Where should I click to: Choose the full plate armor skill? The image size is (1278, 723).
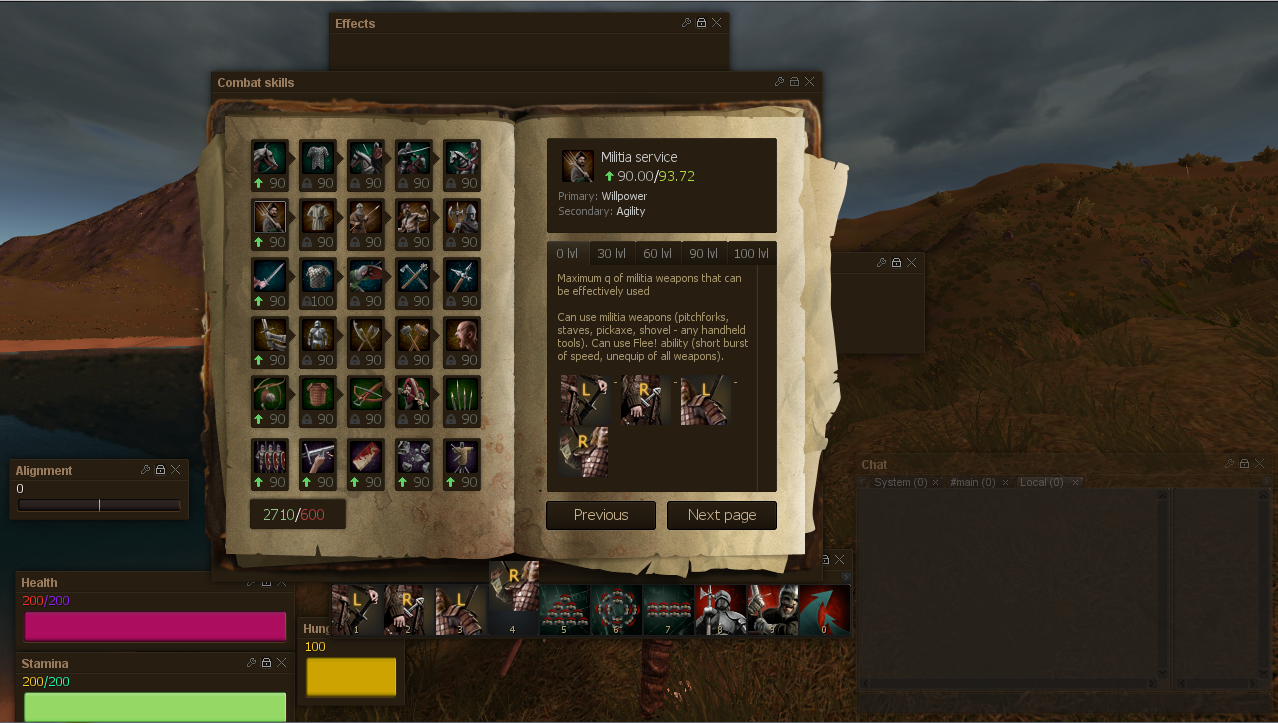coord(318,336)
